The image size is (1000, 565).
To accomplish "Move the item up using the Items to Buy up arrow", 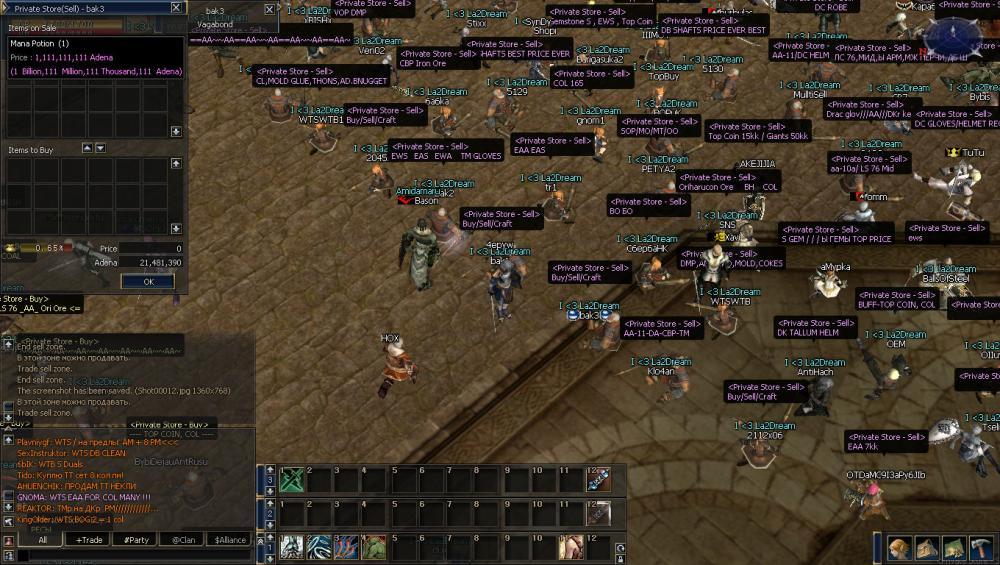I will pyautogui.click(x=87, y=148).
